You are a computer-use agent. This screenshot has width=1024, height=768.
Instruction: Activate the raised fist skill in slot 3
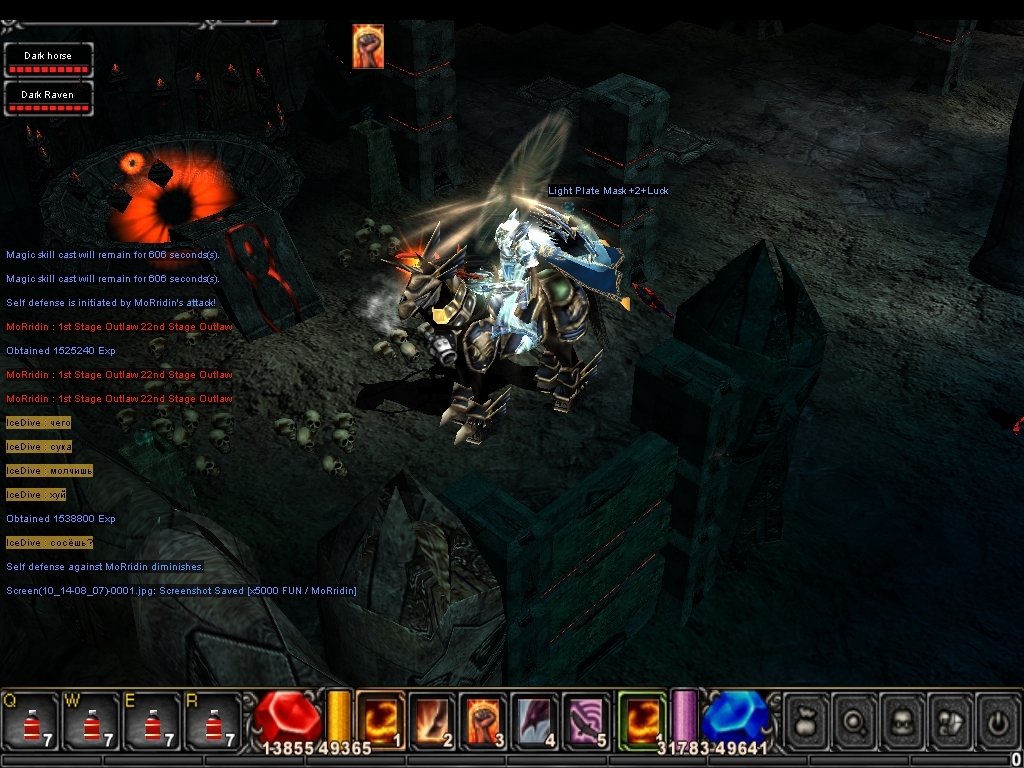[485, 720]
